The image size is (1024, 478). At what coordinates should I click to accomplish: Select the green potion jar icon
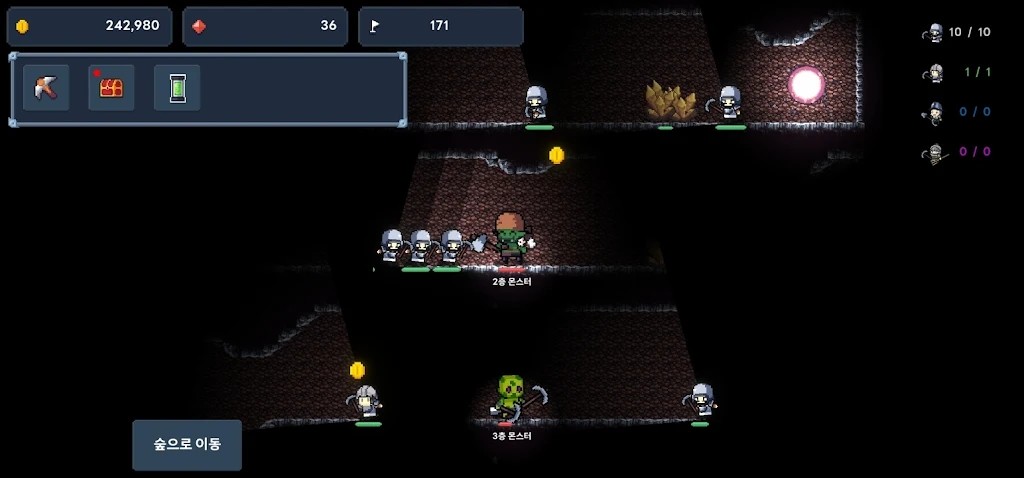coord(177,88)
